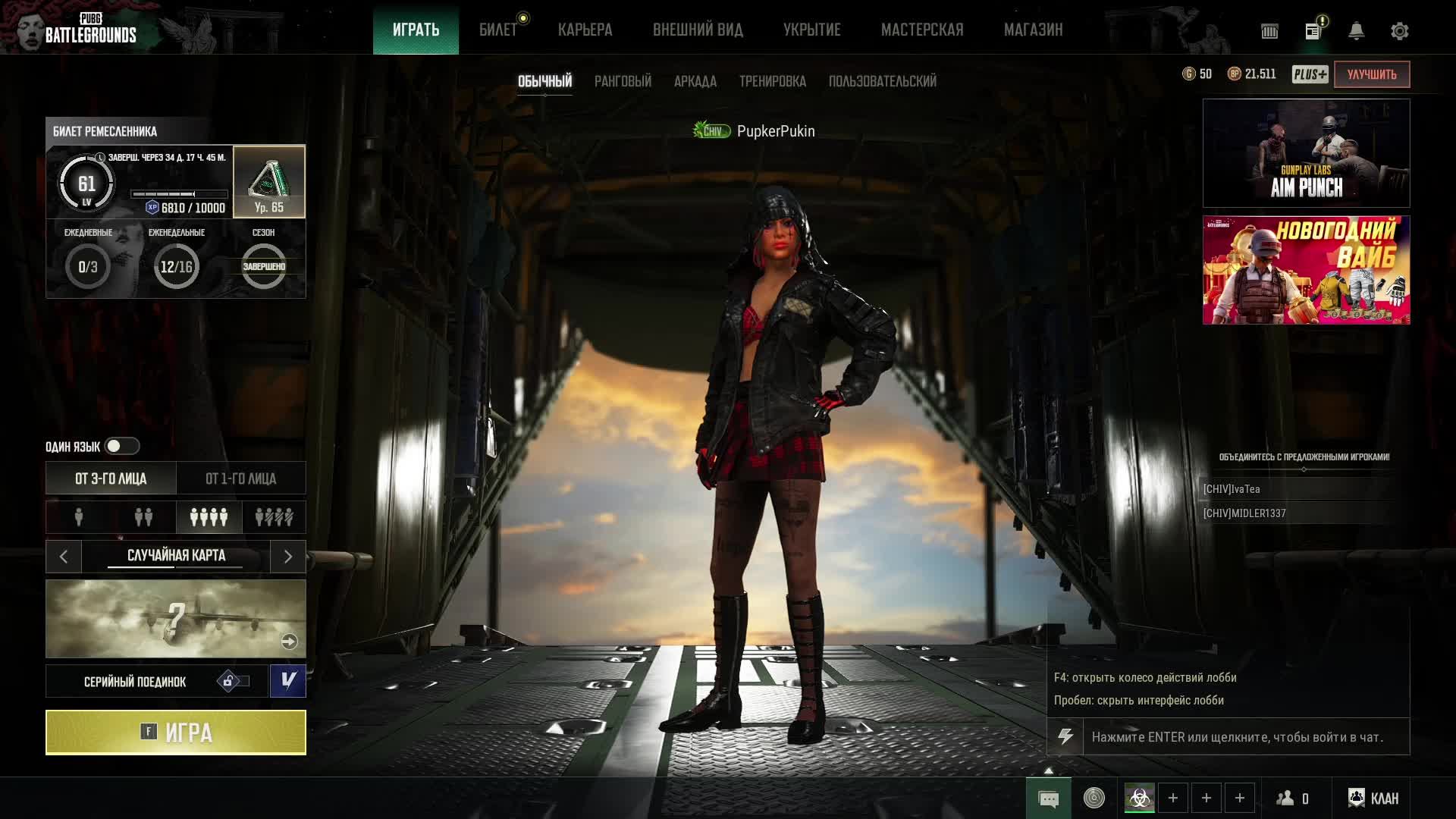
Task: Choose solo team size icon
Action: (79, 517)
